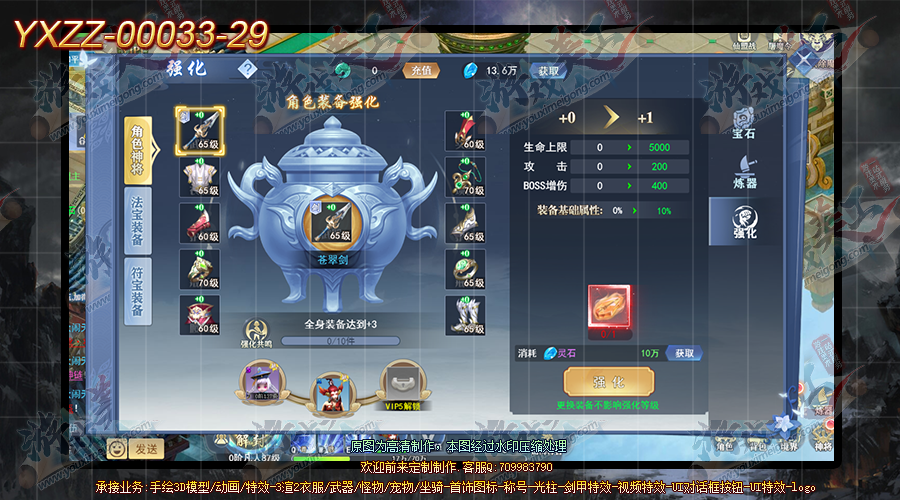Open the 充值 recharge button
The image size is (900, 500).
[x=420, y=71]
